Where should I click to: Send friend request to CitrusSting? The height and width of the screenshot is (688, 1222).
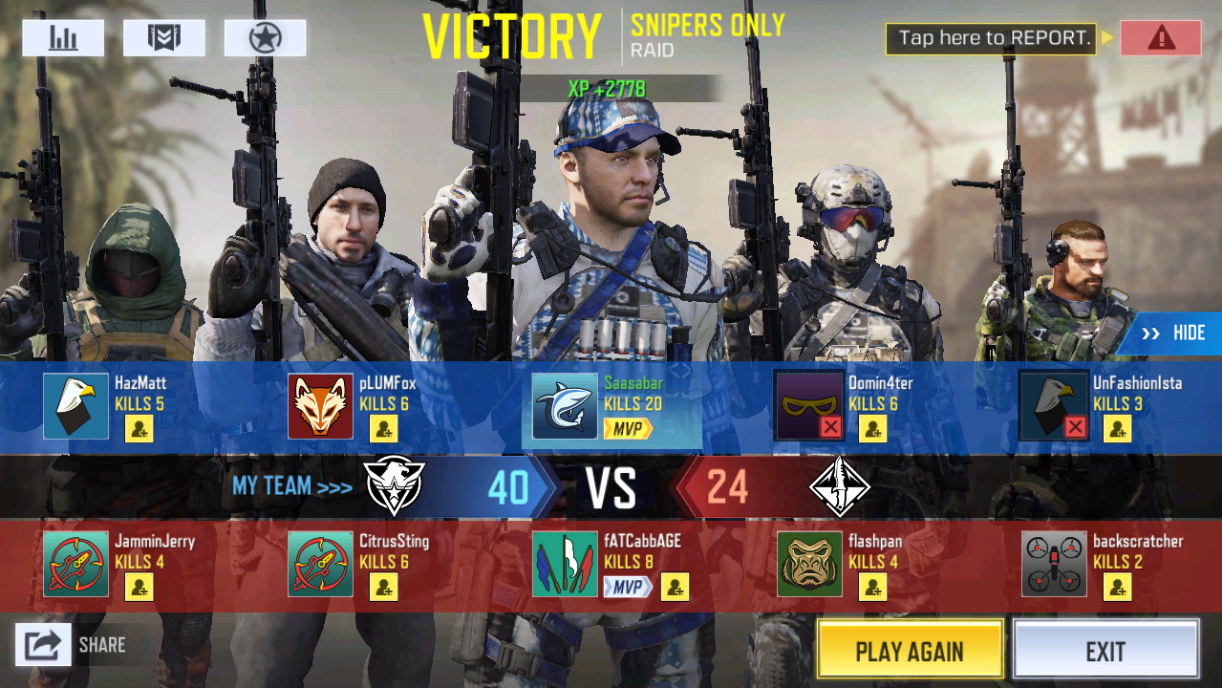[x=384, y=587]
